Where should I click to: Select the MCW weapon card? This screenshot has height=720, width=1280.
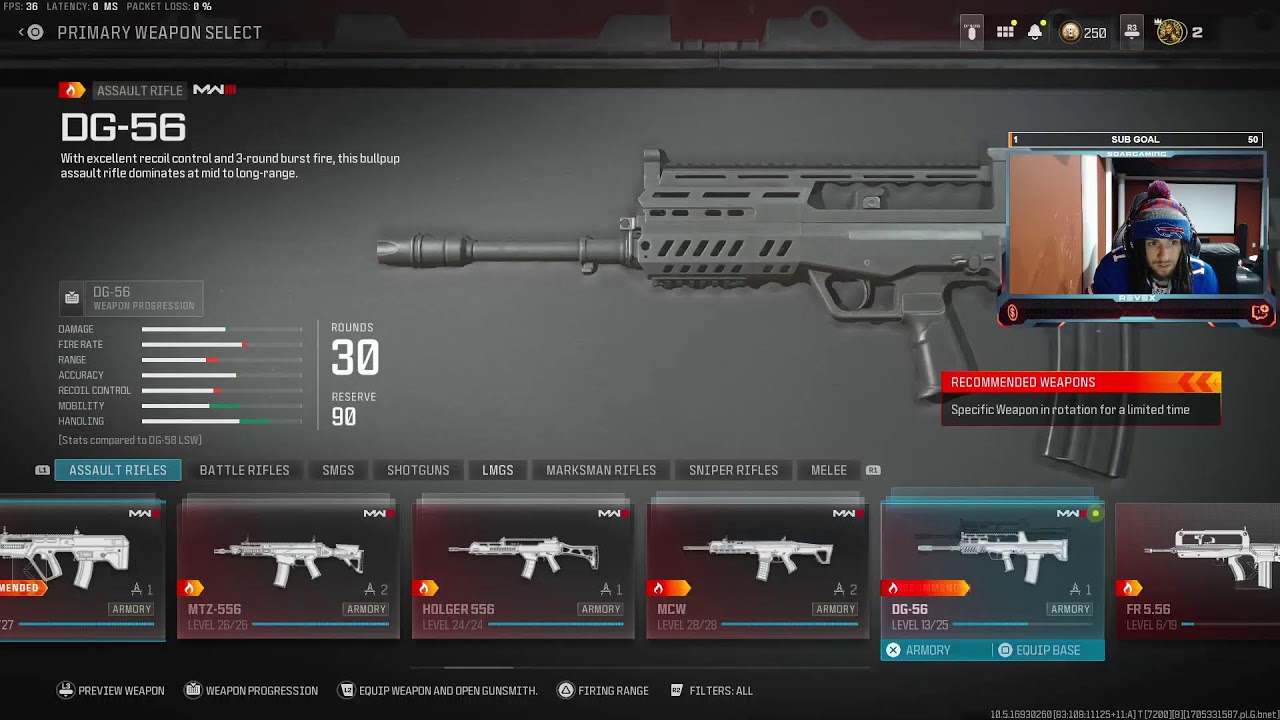pos(757,570)
